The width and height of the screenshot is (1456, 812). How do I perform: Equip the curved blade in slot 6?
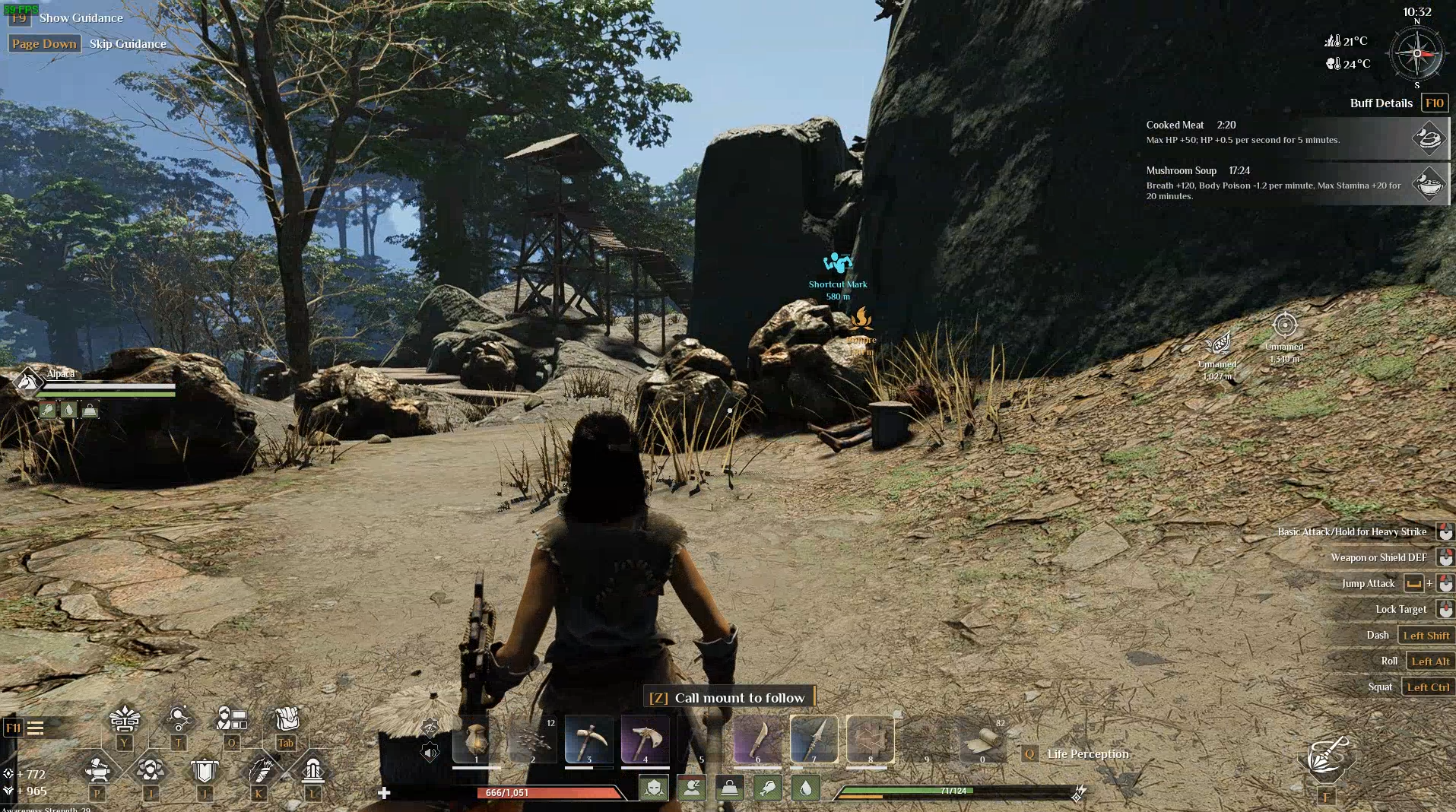pyautogui.click(x=757, y=738)
